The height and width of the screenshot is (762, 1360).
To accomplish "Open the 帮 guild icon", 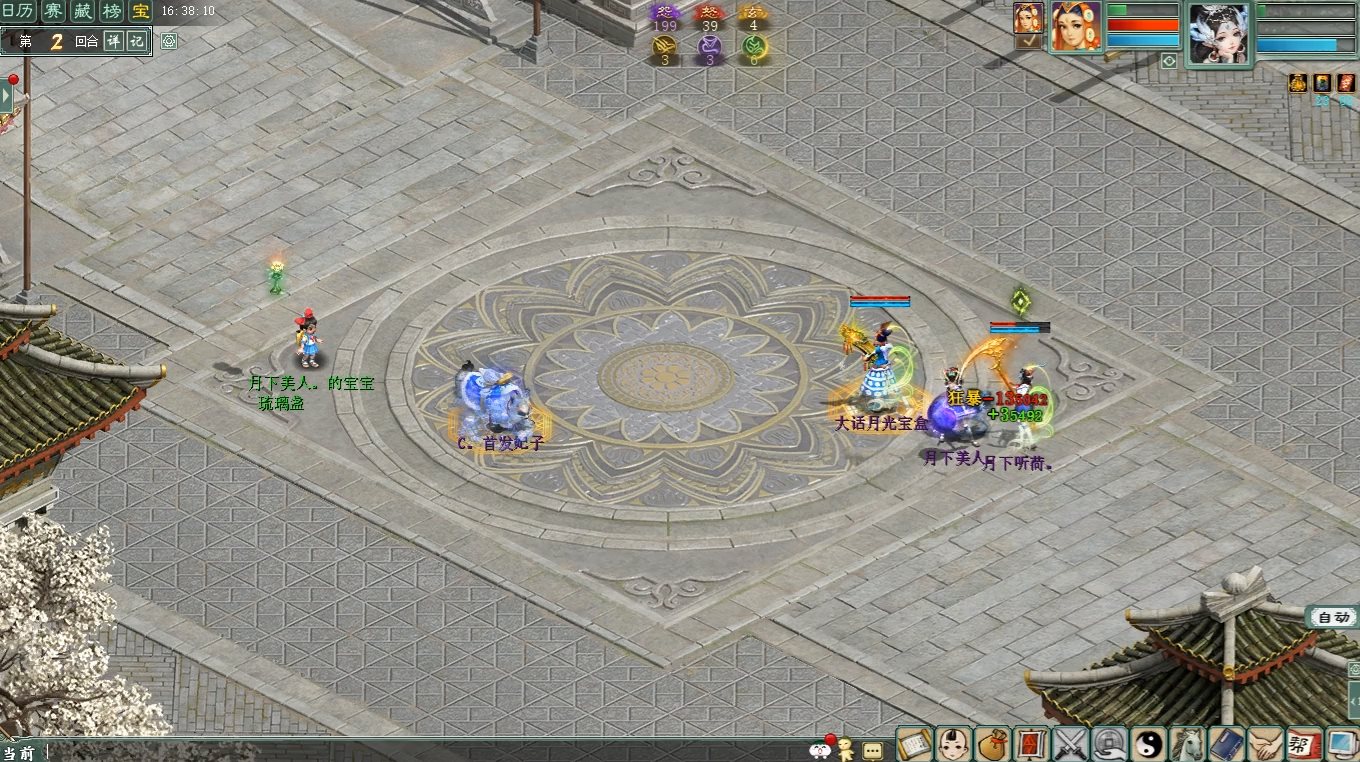I will (x=1304, y=744).
